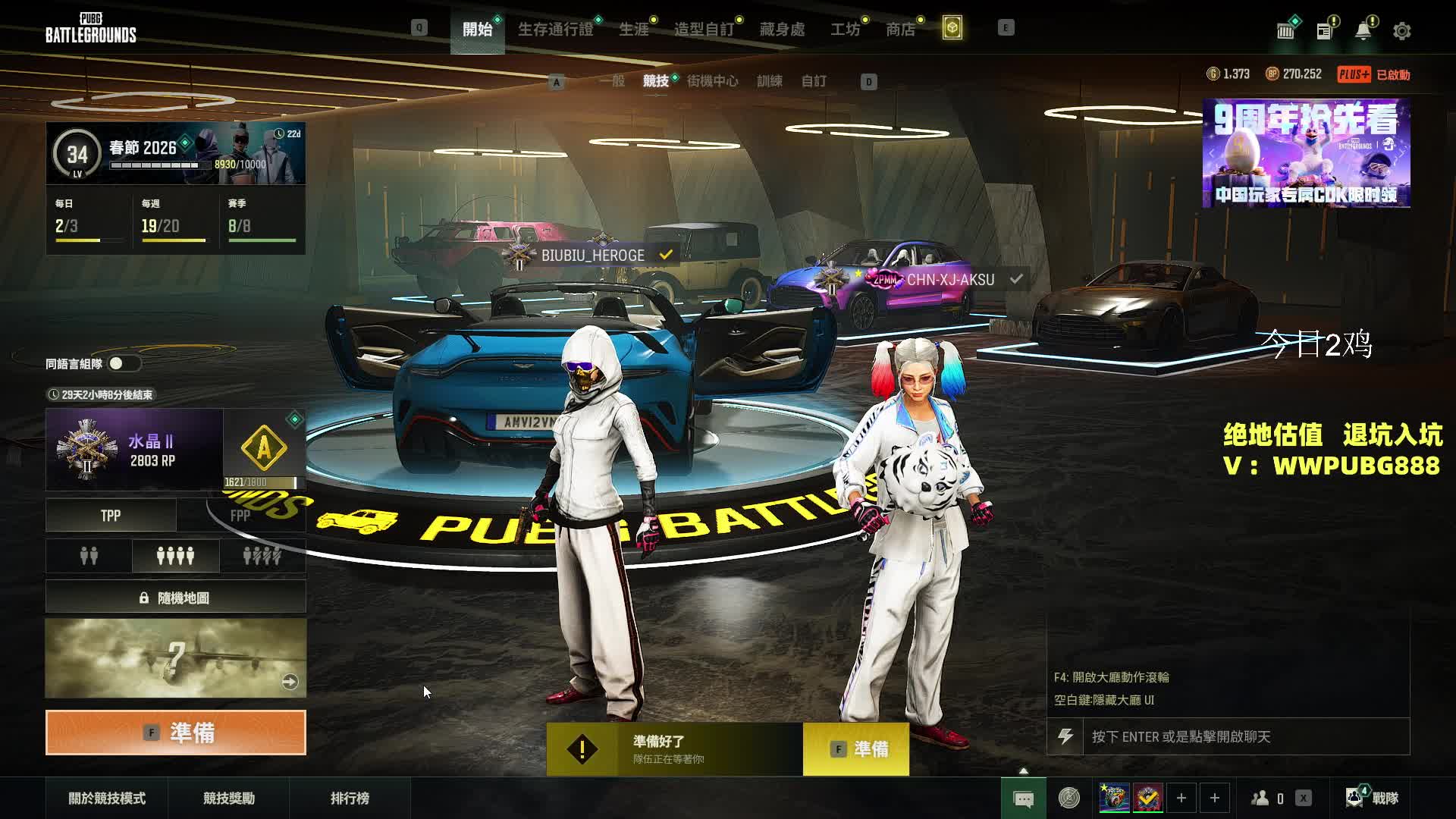Select the two-player duo team size

point(89,557)
